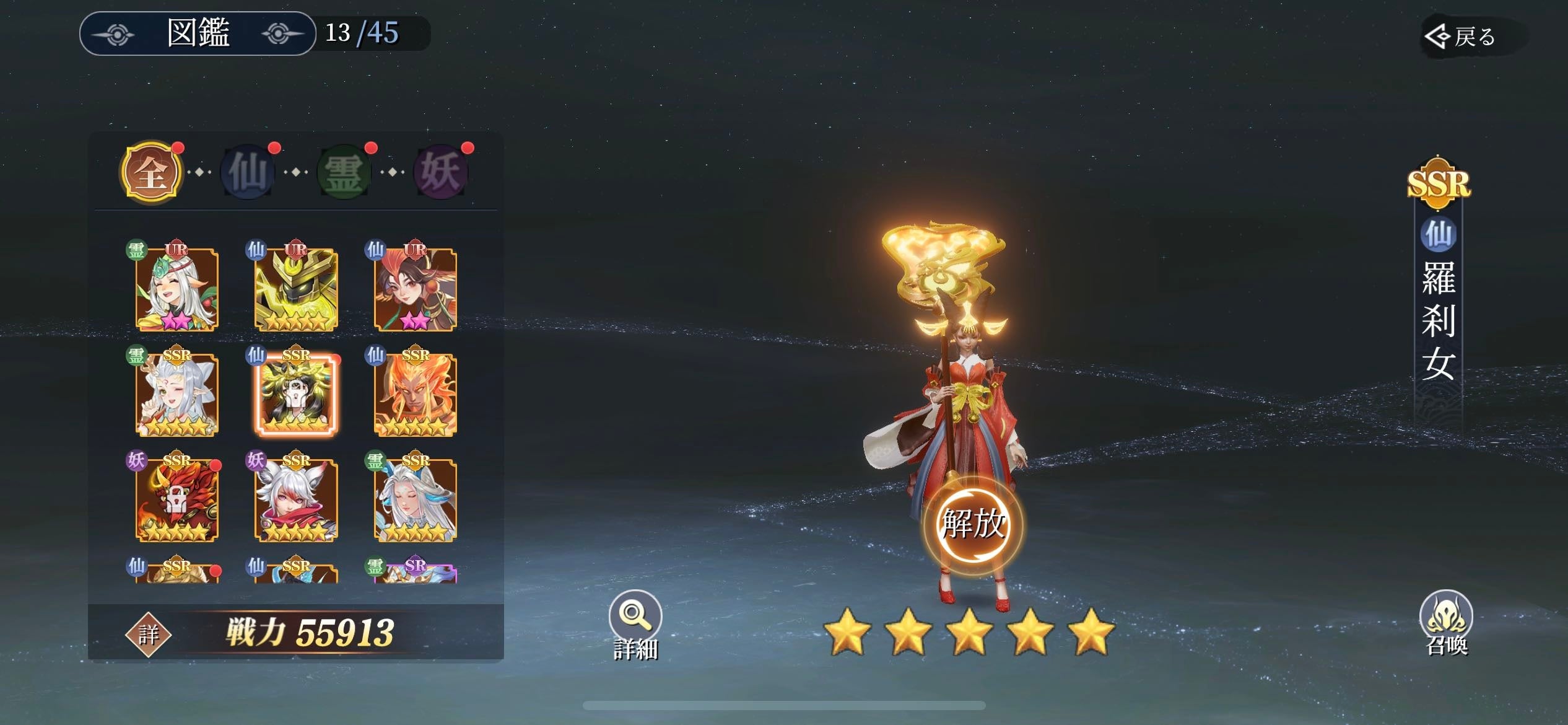
Task: Choose the closed-eyed white-haired SSR spirit portrait
Action: [416, 500]
